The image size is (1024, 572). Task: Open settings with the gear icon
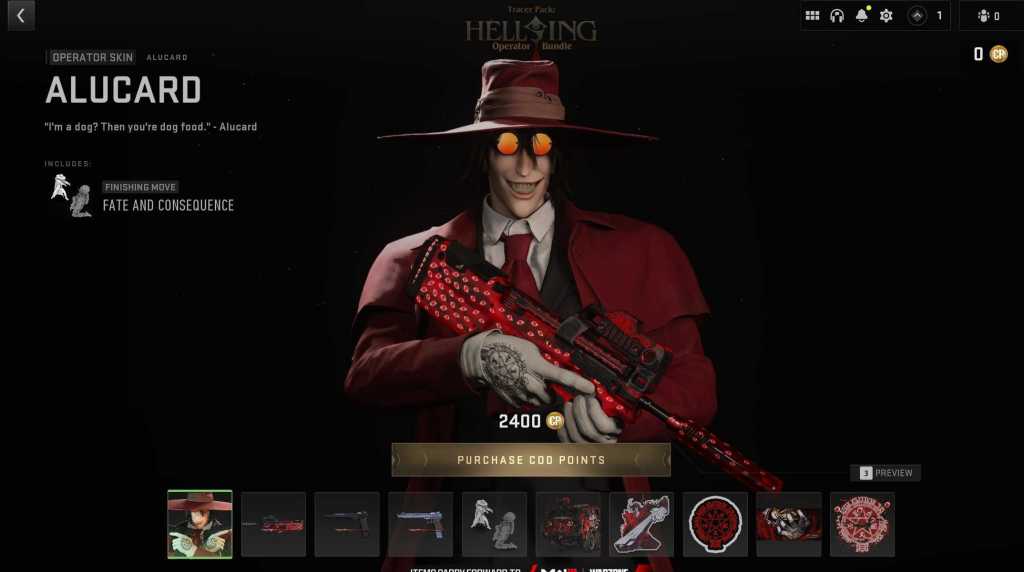click(886, 16)
